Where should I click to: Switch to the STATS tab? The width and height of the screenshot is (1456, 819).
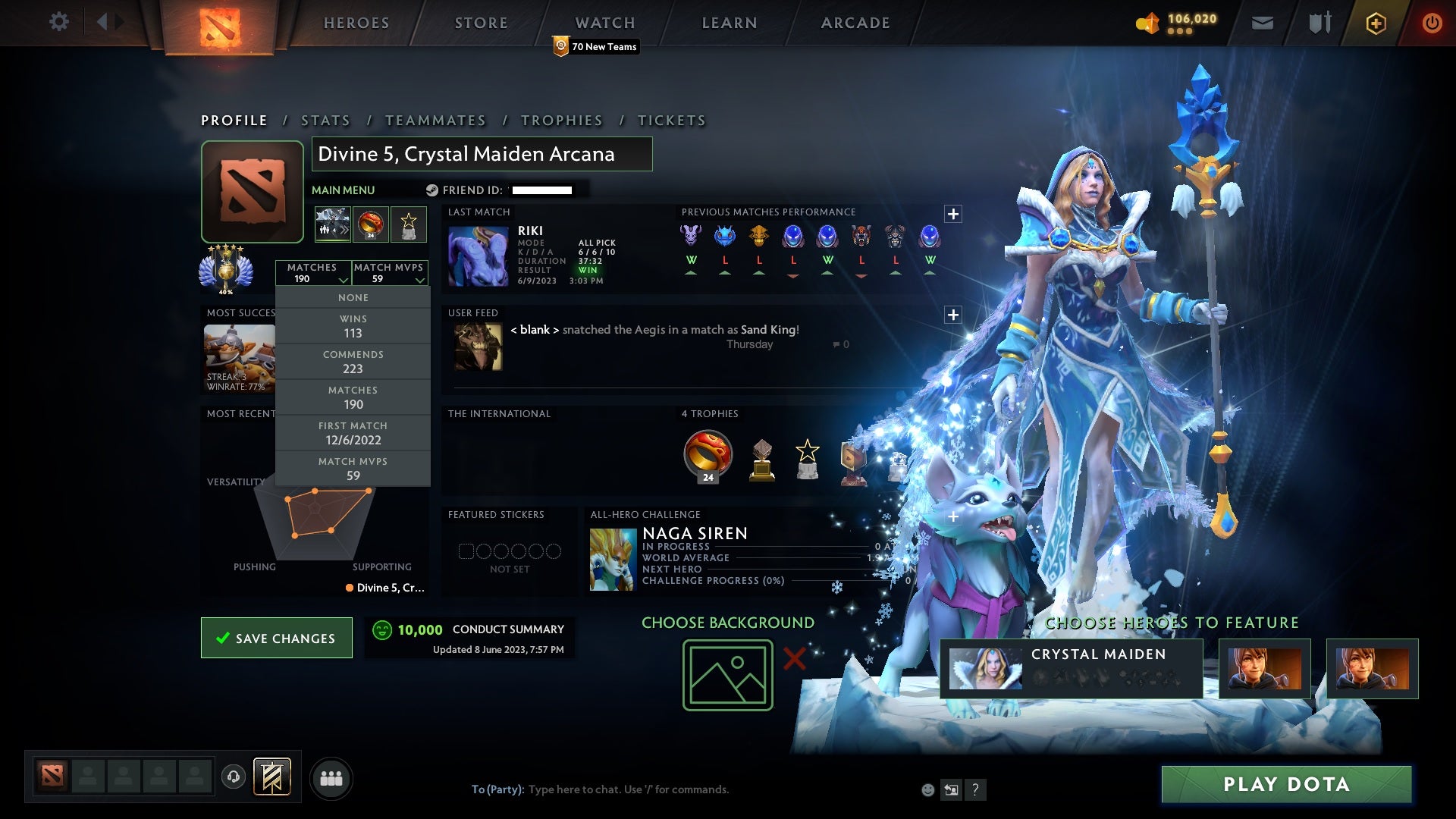pyautogui.click(x=325, y=120)
